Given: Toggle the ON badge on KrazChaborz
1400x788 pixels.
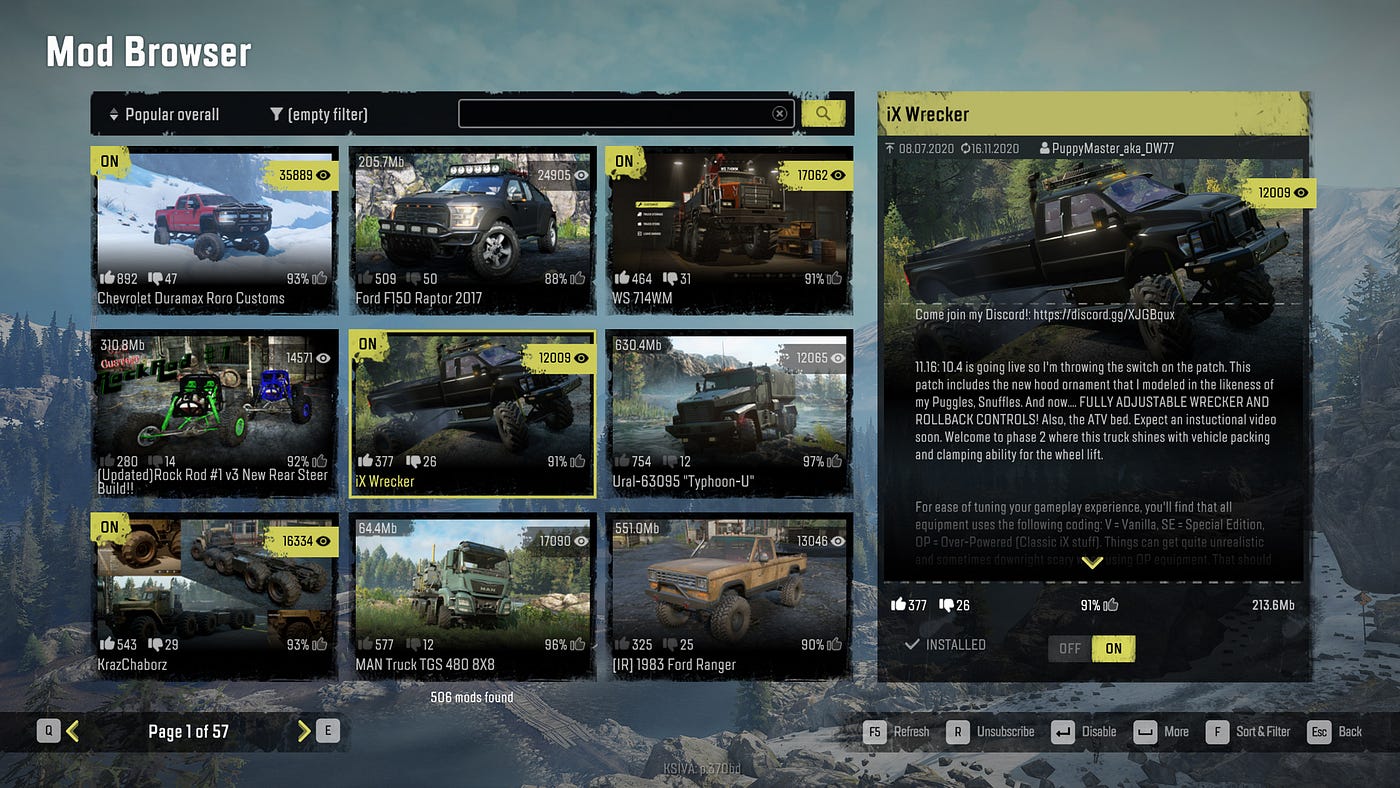Looking at the screenshot, I should tap(108, 526).
